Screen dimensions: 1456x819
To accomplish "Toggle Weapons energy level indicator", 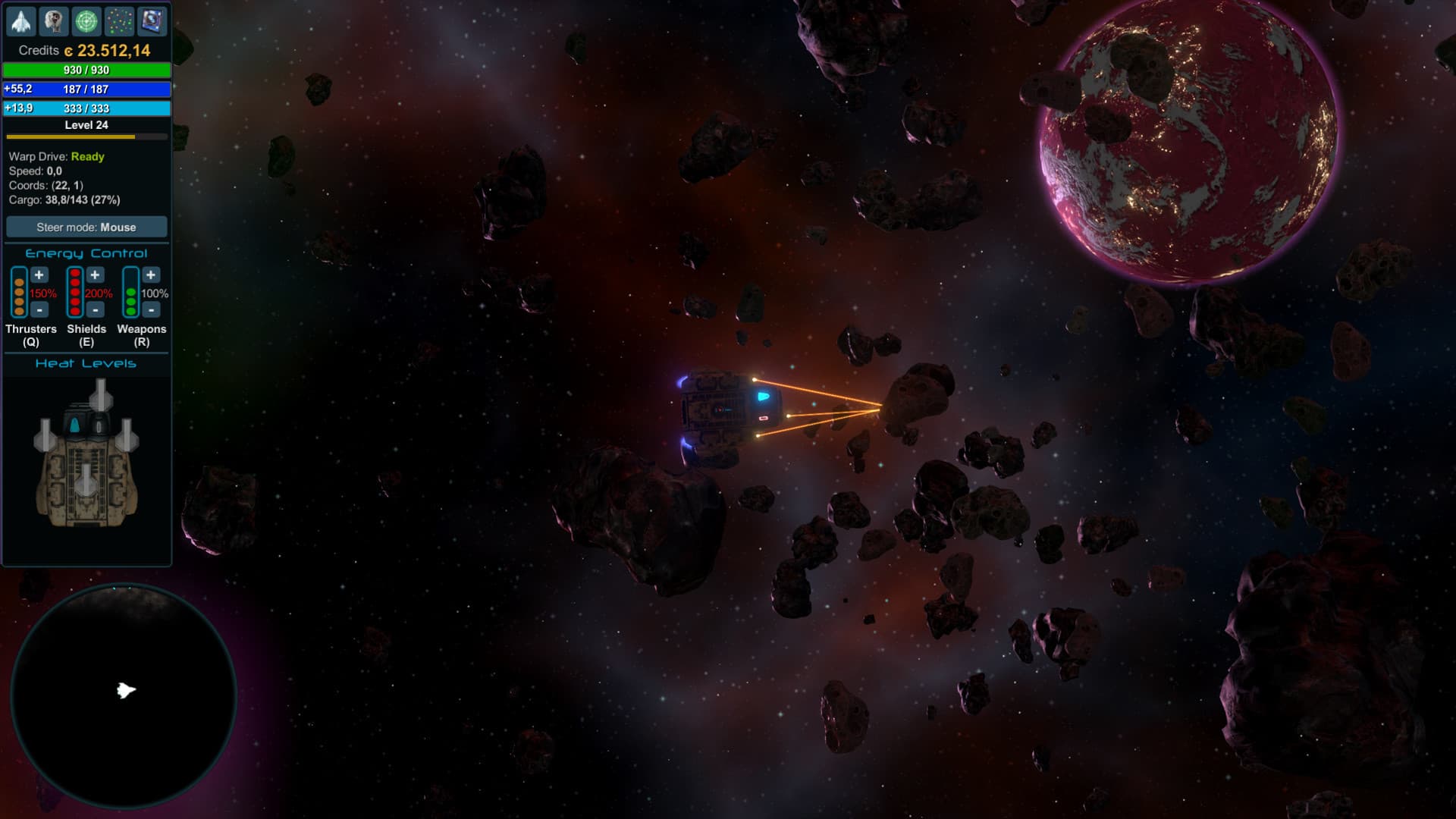I will coord(130,292).
